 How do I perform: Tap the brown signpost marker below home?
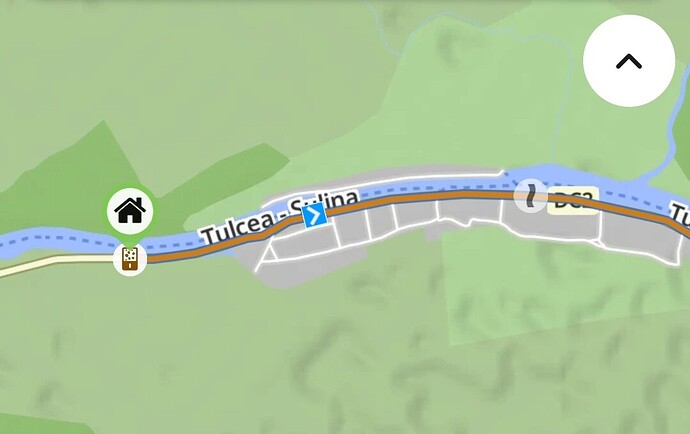pyautogui.click(x=130, y=259)
